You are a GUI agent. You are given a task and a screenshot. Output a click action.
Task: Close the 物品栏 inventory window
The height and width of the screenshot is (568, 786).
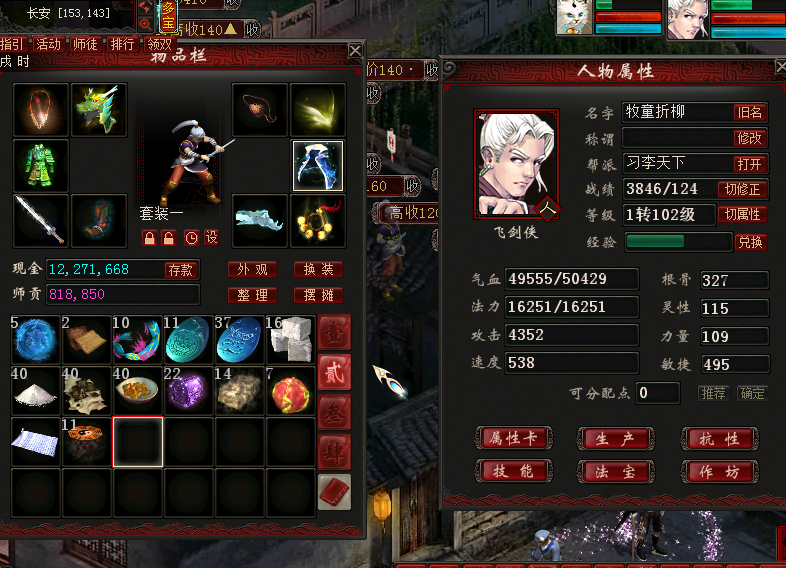tap(355, 50)
